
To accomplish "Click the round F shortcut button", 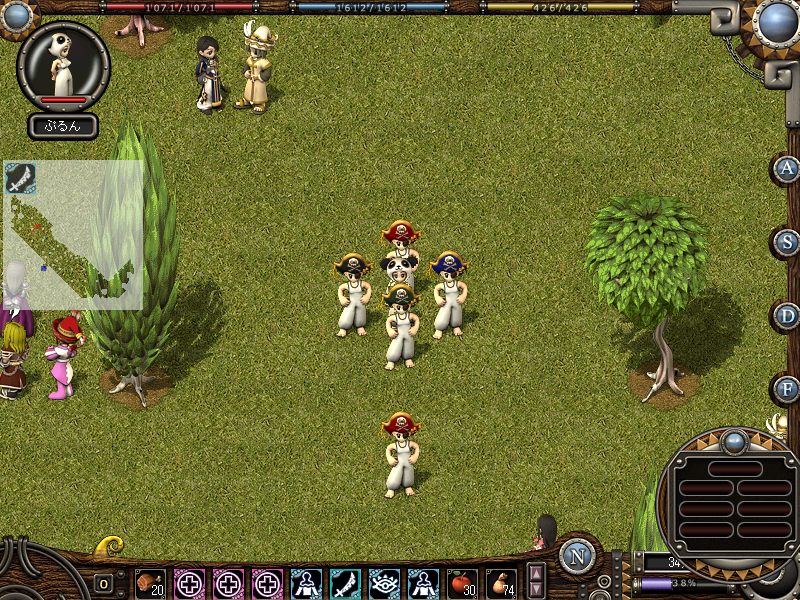I will pos(788,389).
